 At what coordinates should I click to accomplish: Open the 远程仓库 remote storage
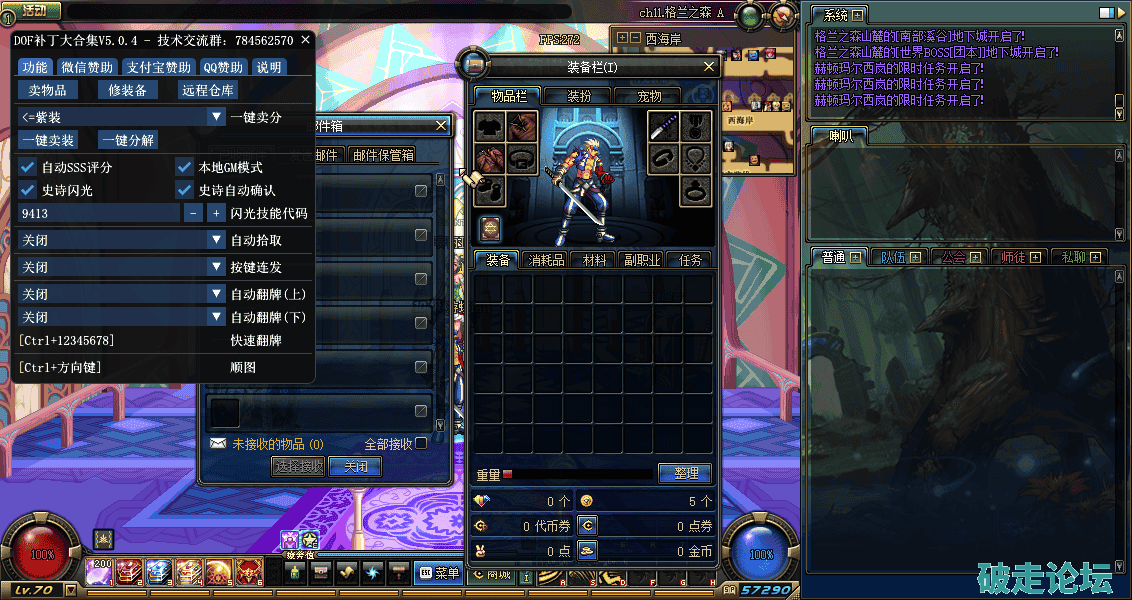208,90
